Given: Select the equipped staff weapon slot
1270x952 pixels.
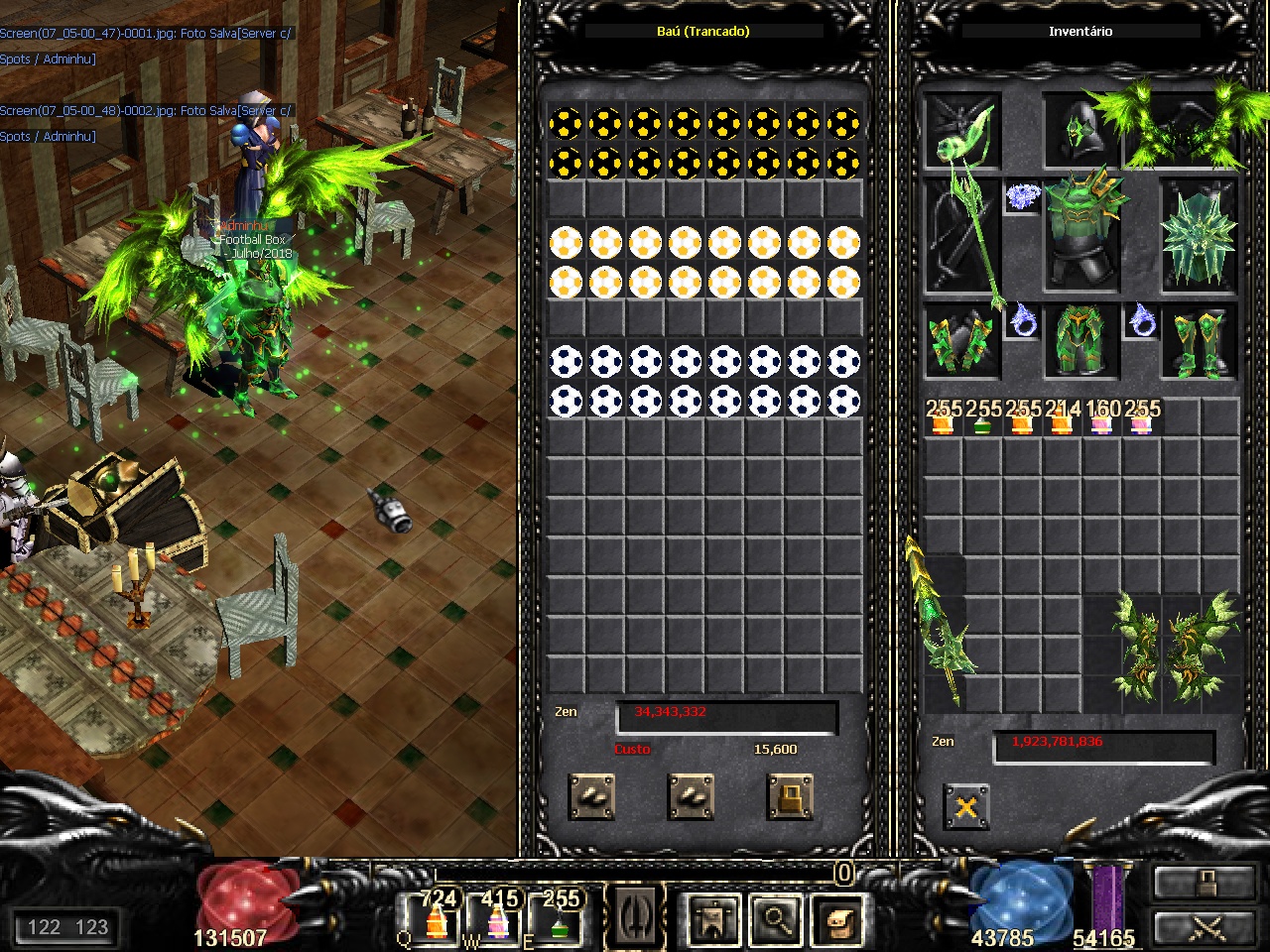Looking at the screenshot, I should coord(962,233).
